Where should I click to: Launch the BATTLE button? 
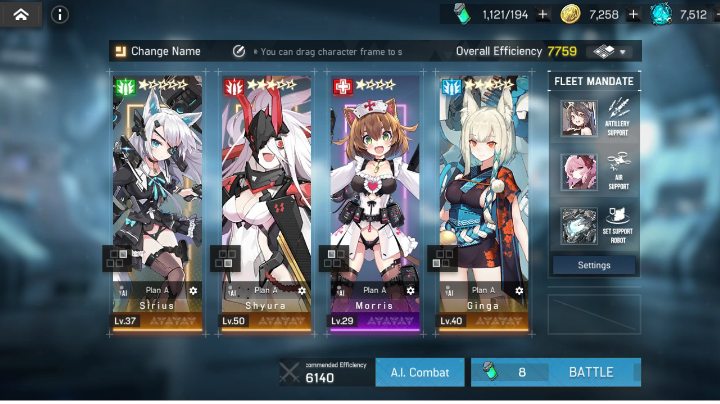(556, 372)
